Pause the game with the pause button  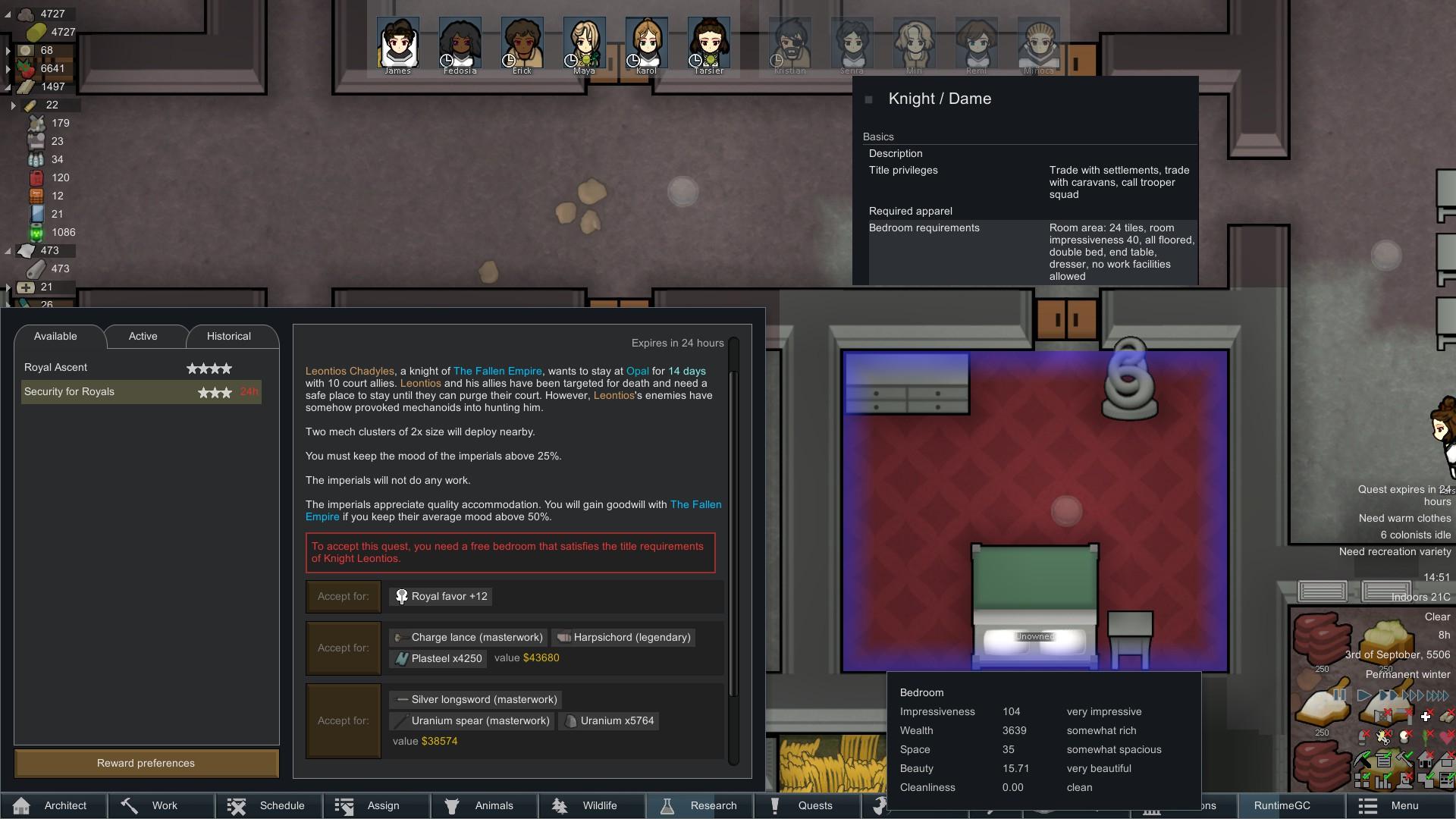(1340, 695)
